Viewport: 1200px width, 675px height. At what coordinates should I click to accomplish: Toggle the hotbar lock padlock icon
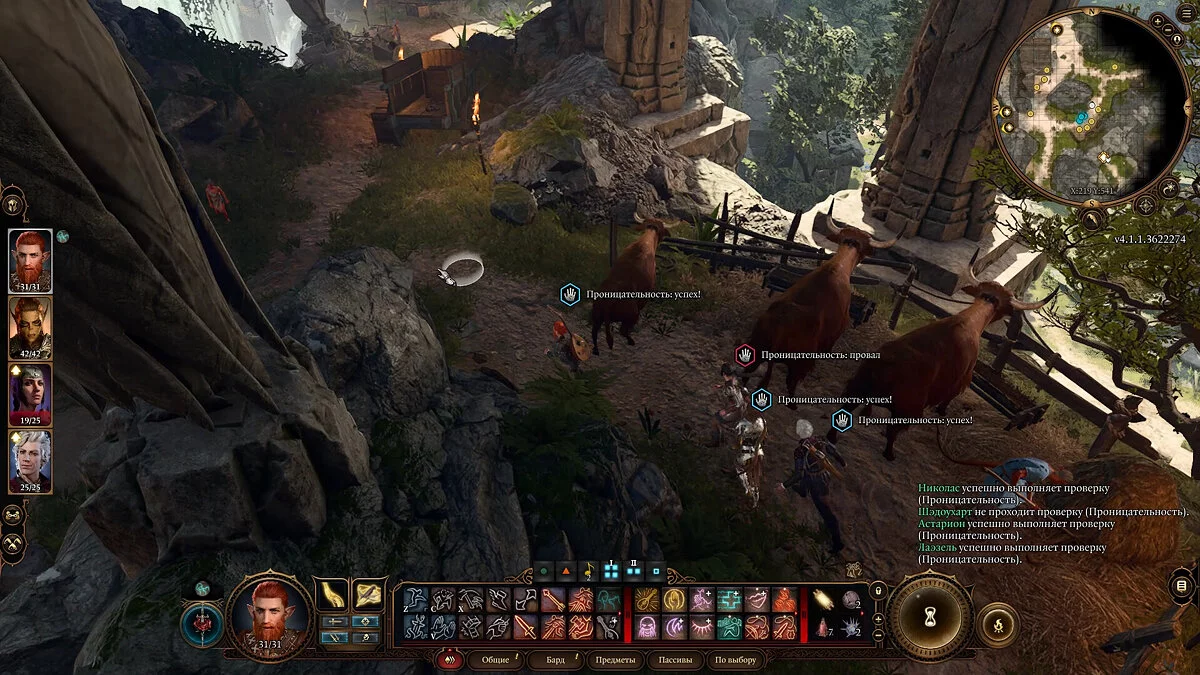[x=879, y=590]
